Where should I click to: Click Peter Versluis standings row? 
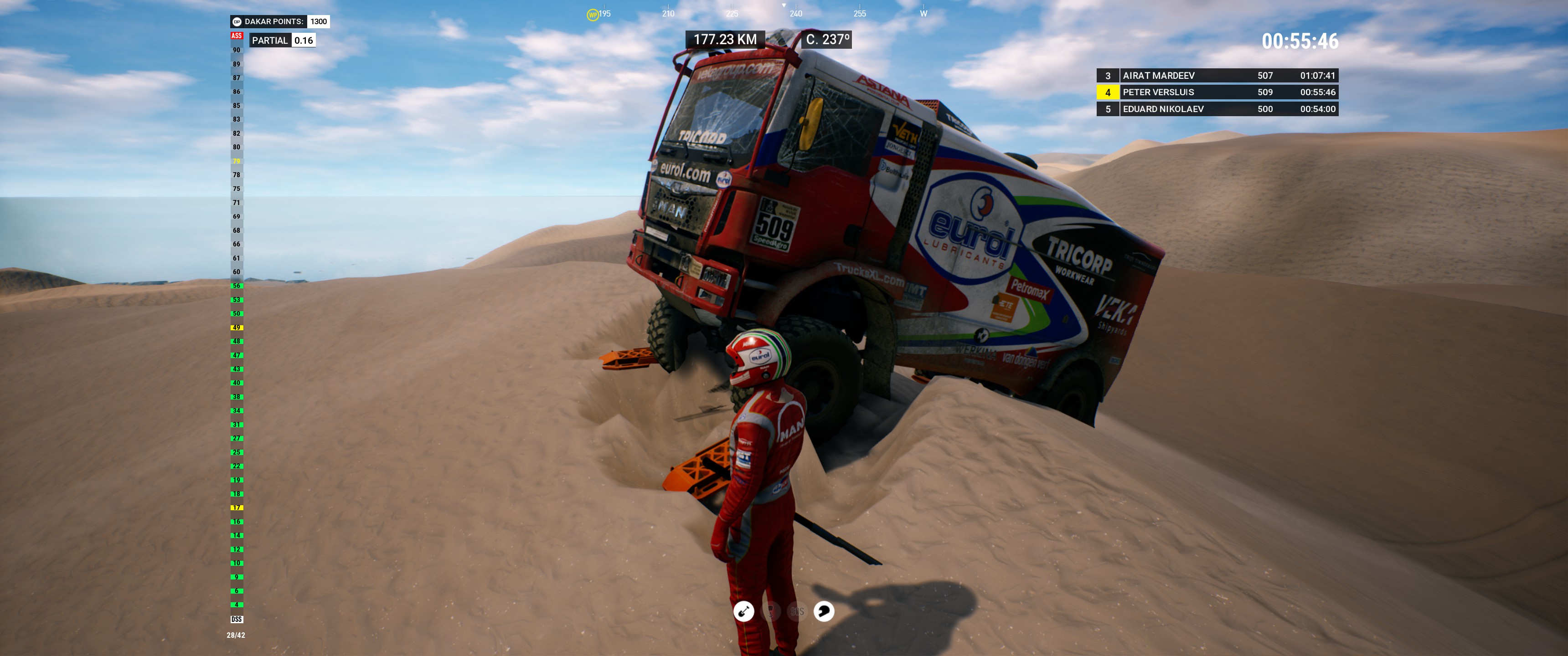click(1217, 92)
